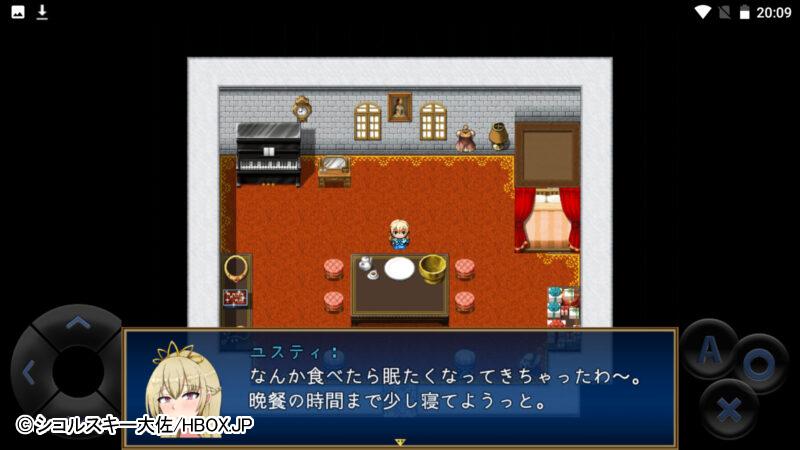Screen dimensions: 800x450
Task: Tap the virtual A button
Action: point(709,349)
